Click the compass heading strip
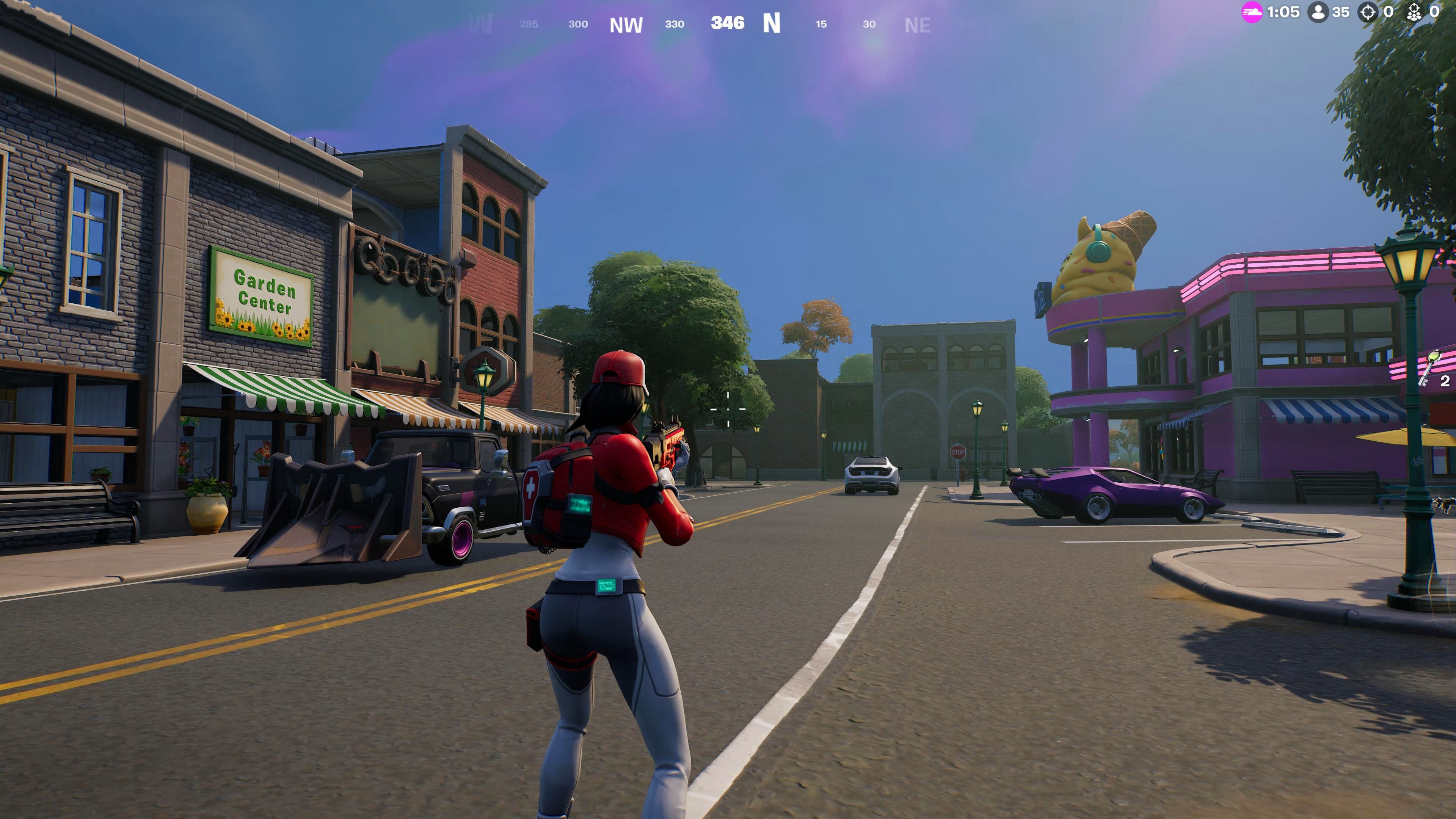1456x819 pixels. point(728,24)
